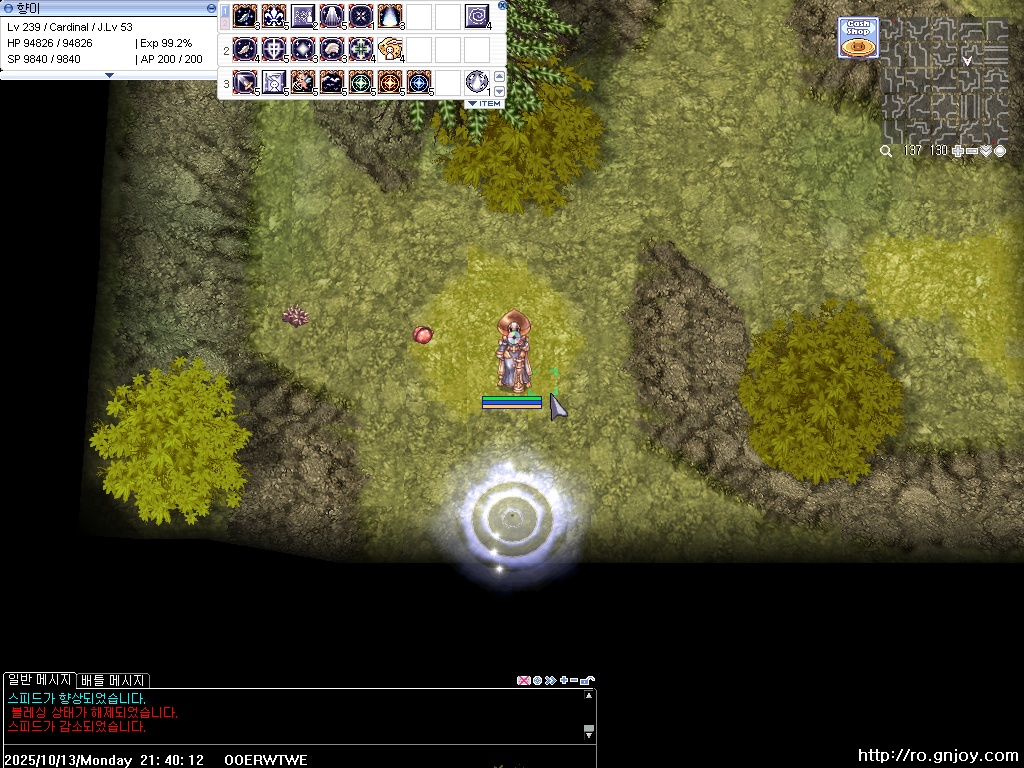
Task: Activate the orange circular sigil skill
Action: click(390, 81)
